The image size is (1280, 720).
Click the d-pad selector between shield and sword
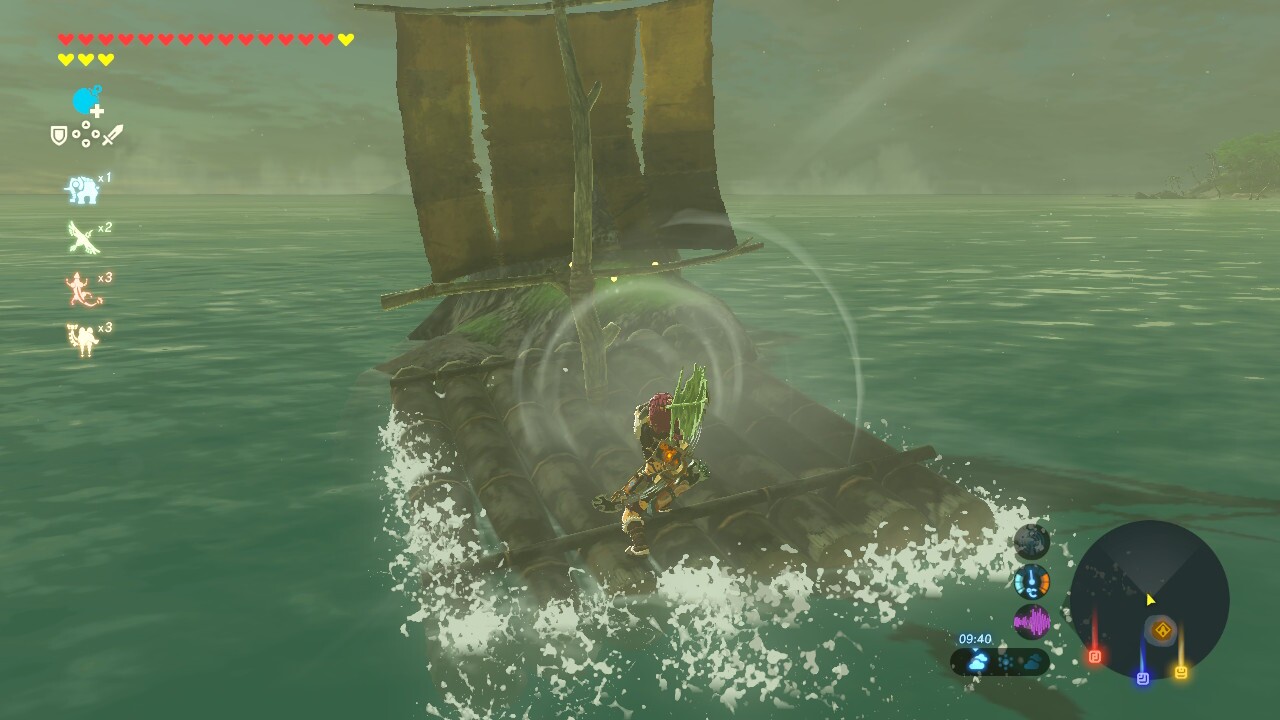pyautogui.click(x=85, y=135)
